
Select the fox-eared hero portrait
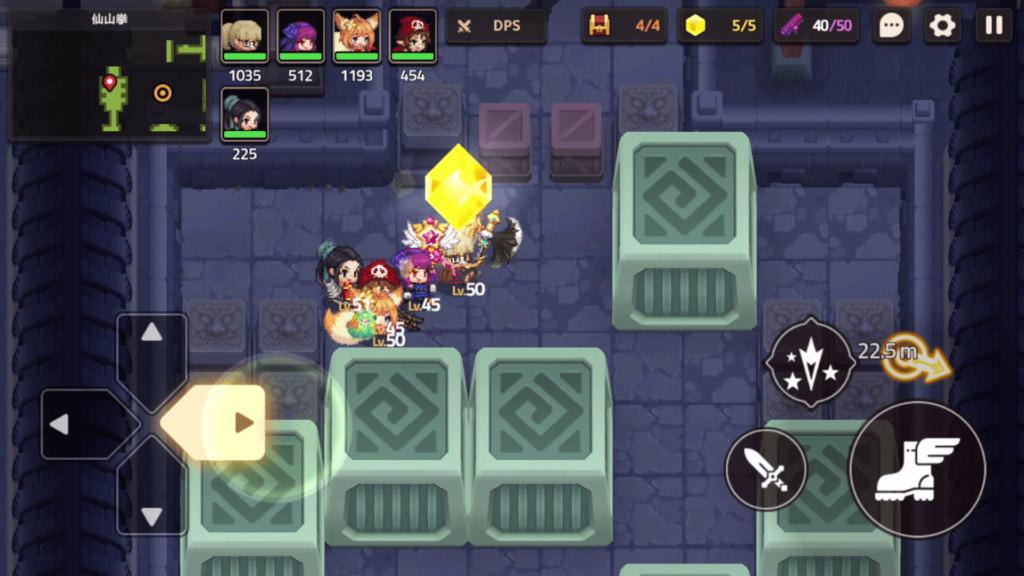coord(356,37)
